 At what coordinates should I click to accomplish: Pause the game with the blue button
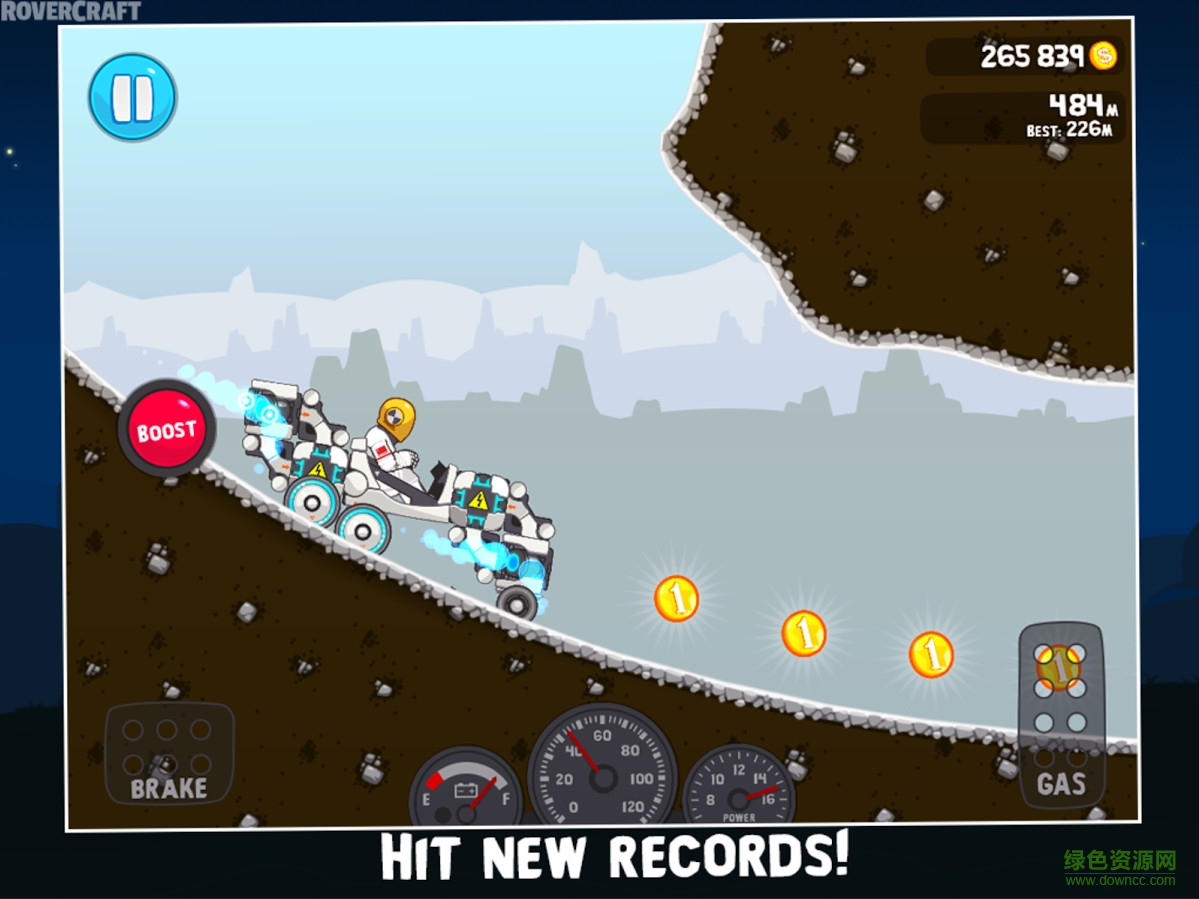coord(132,97)
